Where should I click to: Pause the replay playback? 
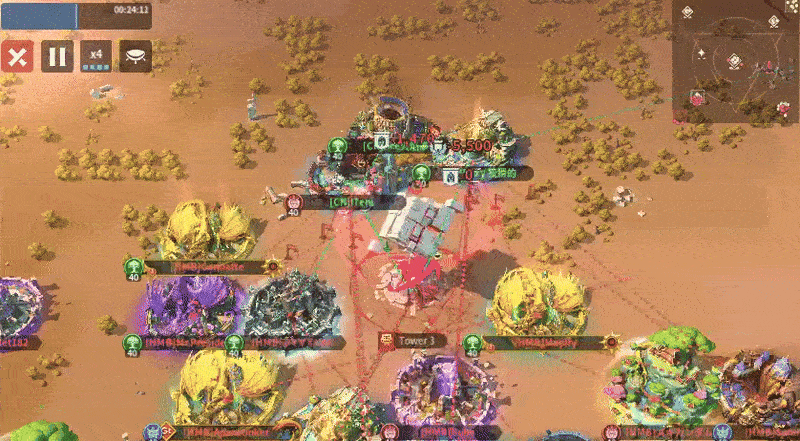coord(57,56)
